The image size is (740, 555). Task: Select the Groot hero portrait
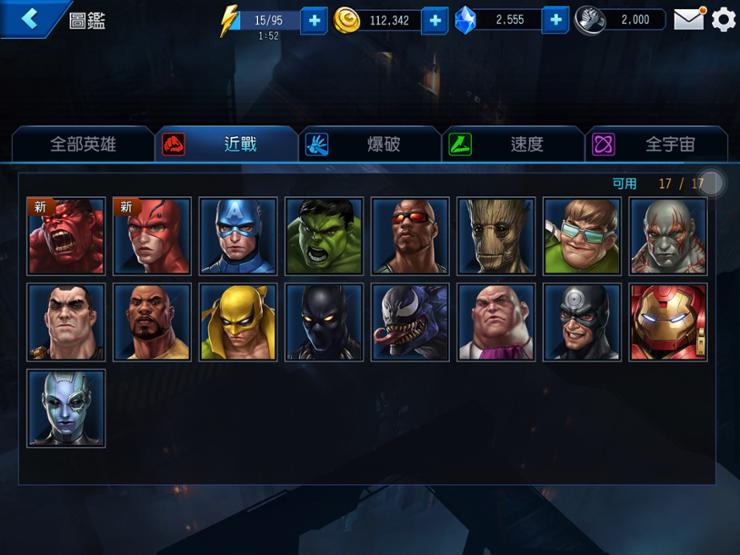pos(496,236)
